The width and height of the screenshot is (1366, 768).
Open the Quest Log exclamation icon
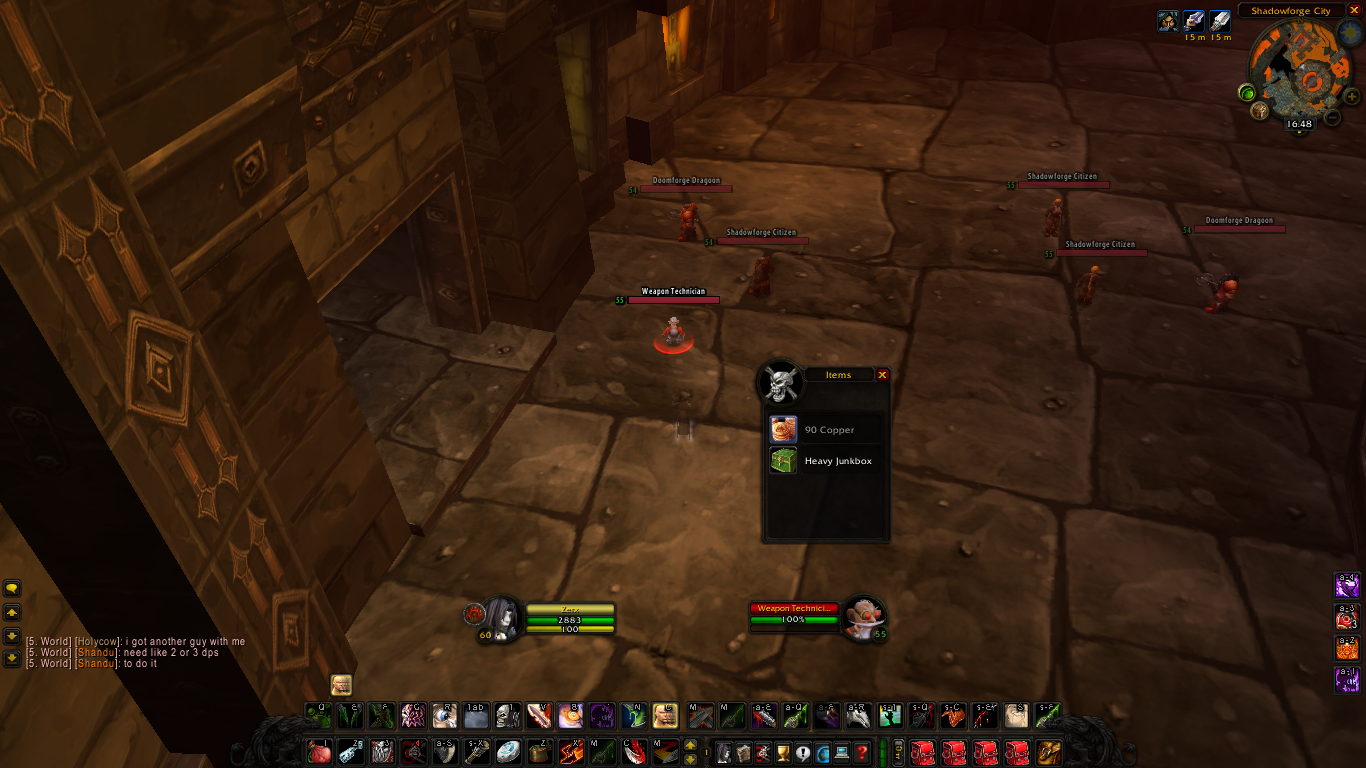point(803,752)
